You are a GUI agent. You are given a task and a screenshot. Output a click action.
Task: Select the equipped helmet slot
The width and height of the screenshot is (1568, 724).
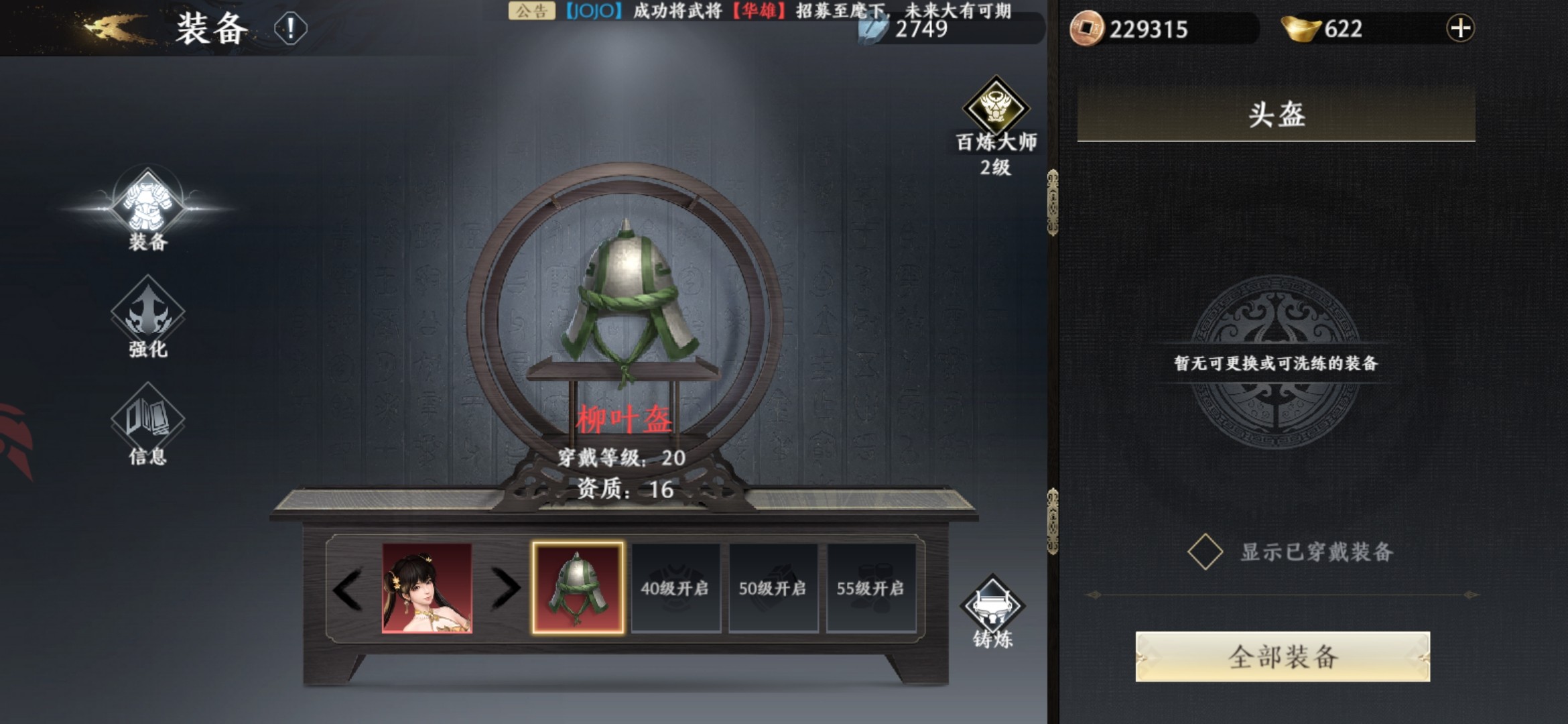(578, 588)
